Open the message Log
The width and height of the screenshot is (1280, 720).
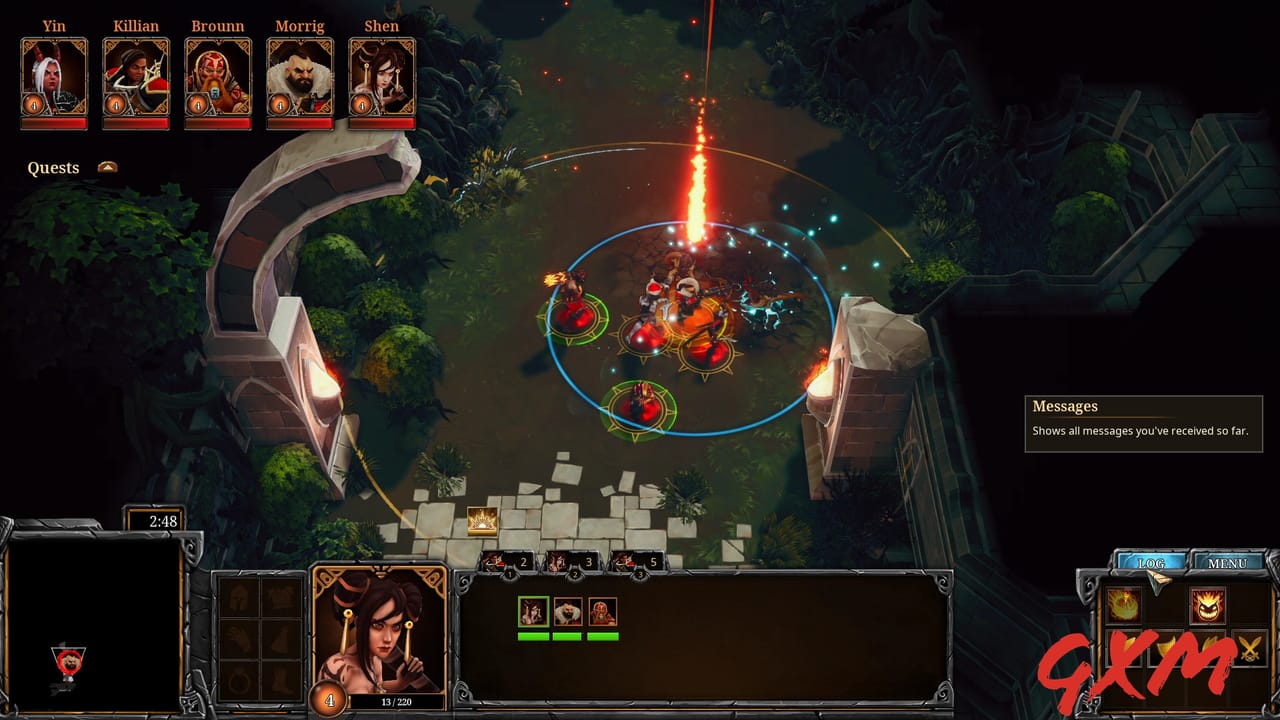[1151, 563]
